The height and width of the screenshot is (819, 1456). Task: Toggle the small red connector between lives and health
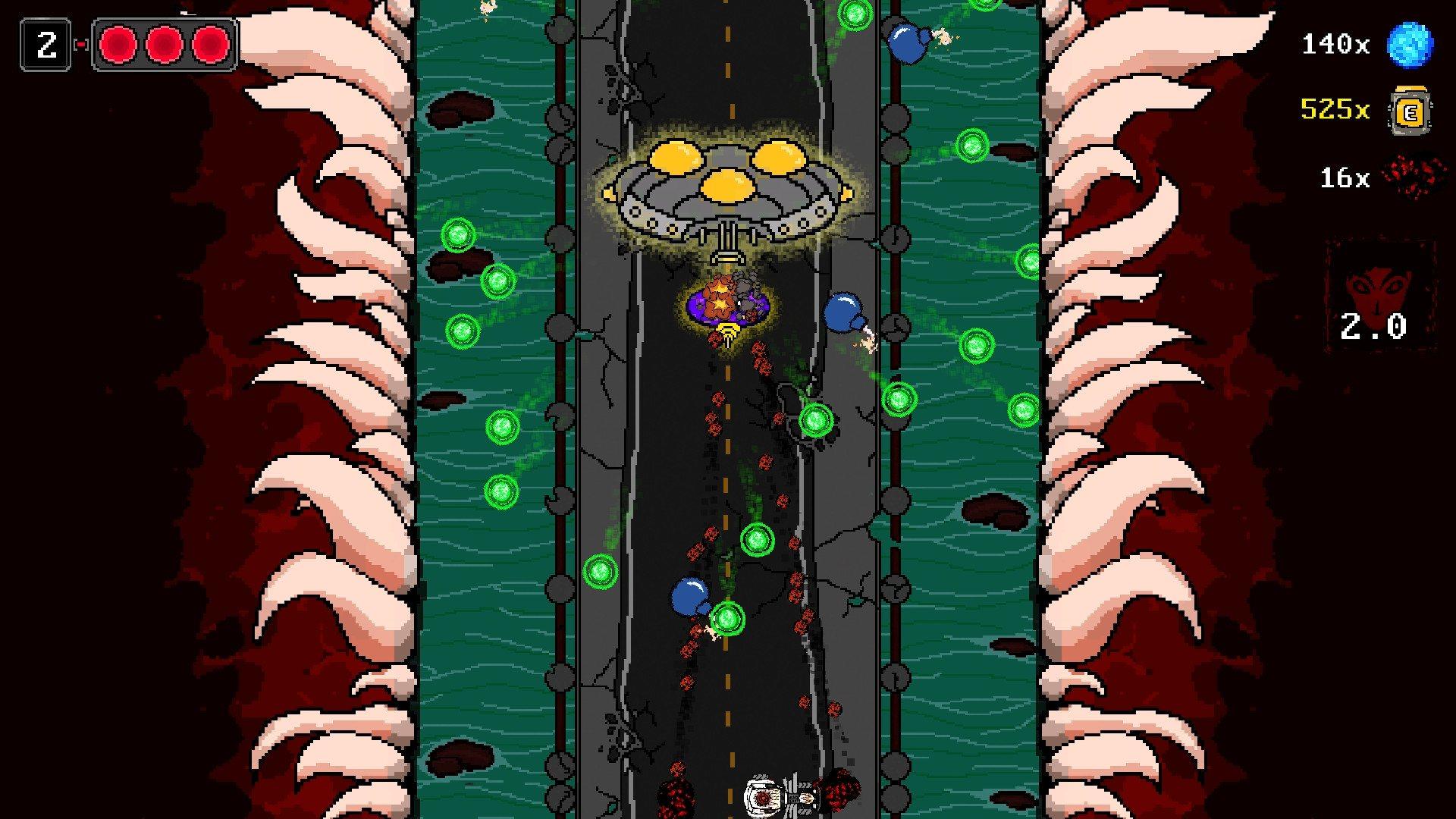(x=80, y=43)
